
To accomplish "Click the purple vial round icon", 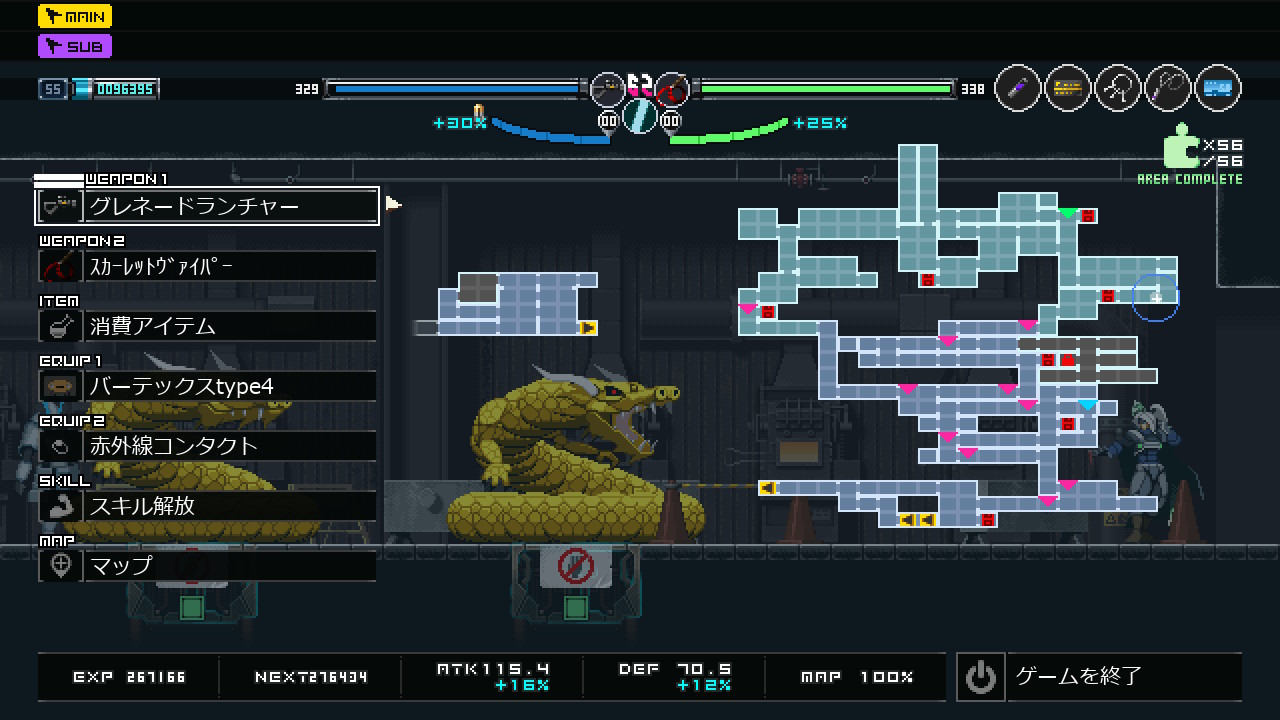I will pos(1018,88).
